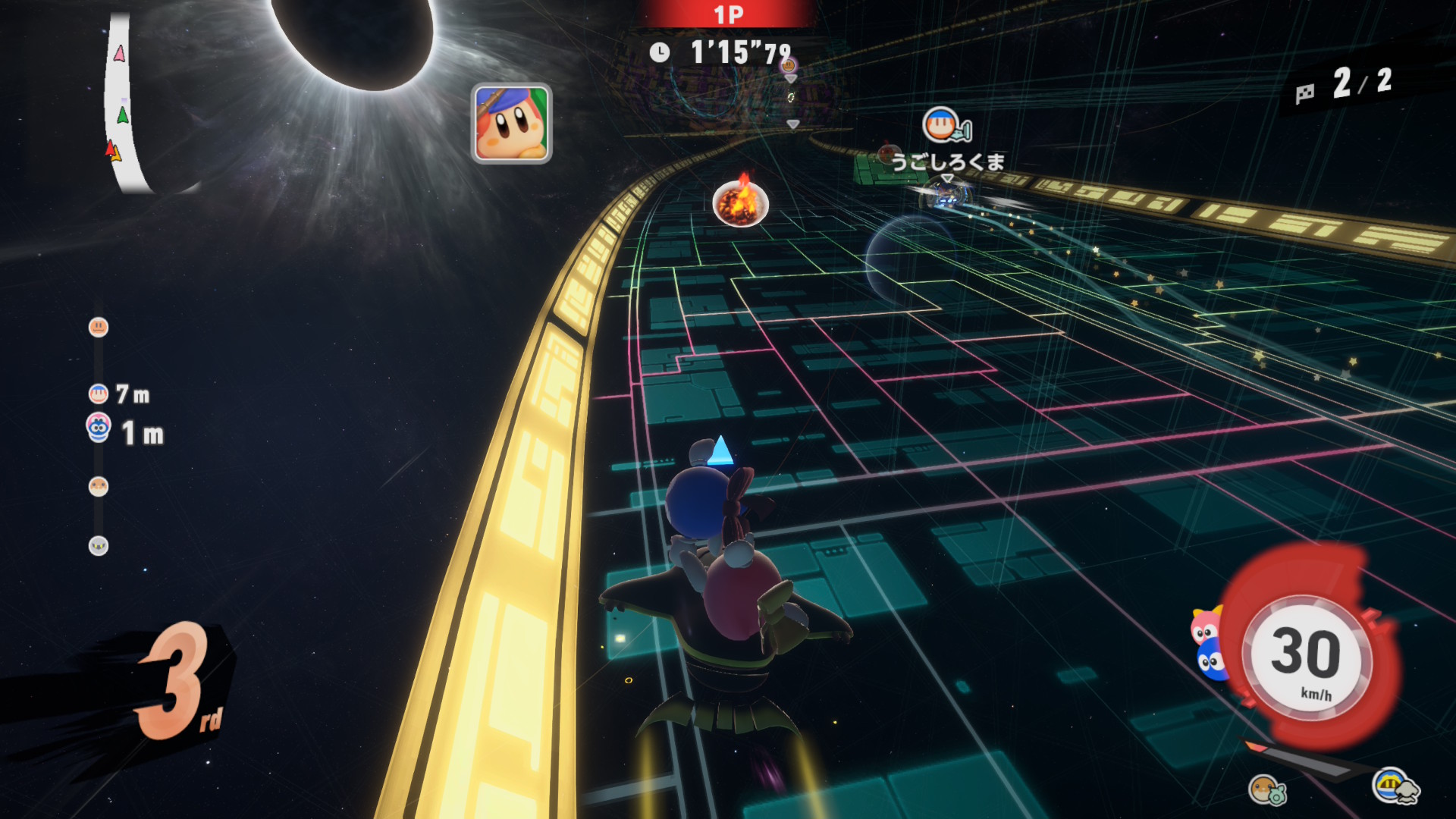Click the Rick hamster icon on position tracker
The height and width of the screenshot is (819, 1456).
[x=99, y=487]
